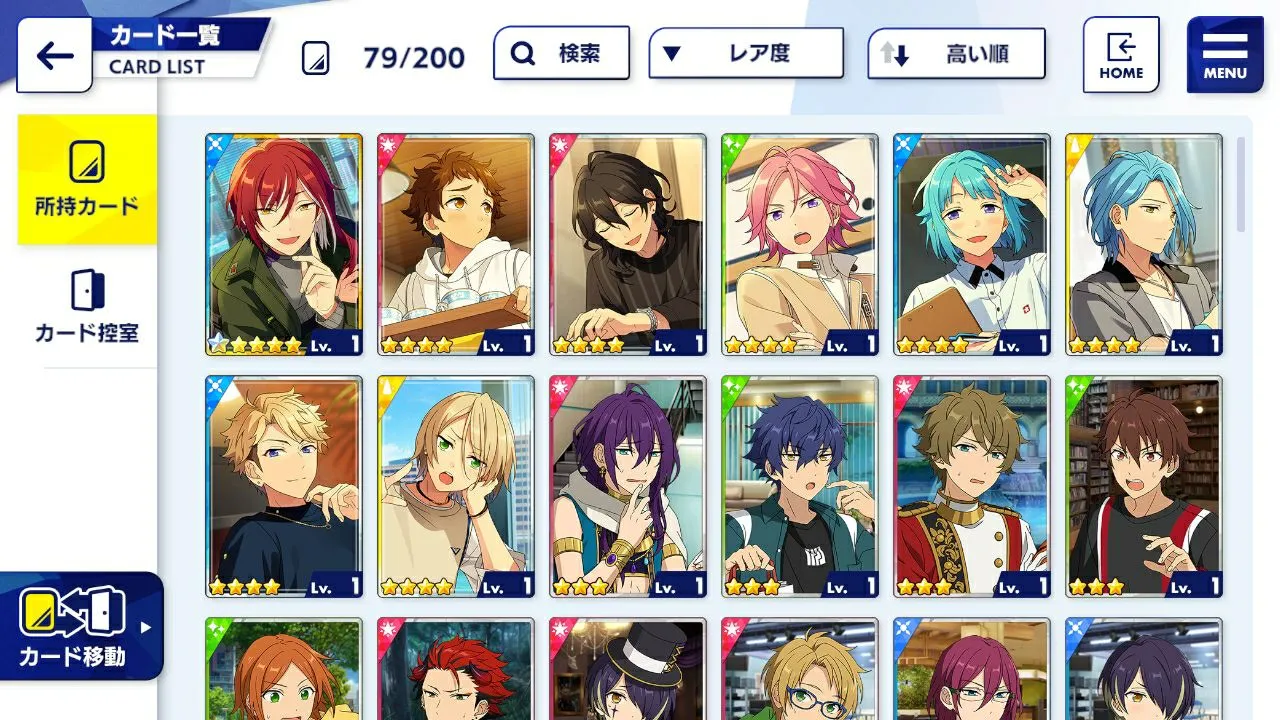The height and width of the screenshot is (720, 1280).
Task: Select the teal-haired card holding a clipboard
Action: (x=972, y=244)
